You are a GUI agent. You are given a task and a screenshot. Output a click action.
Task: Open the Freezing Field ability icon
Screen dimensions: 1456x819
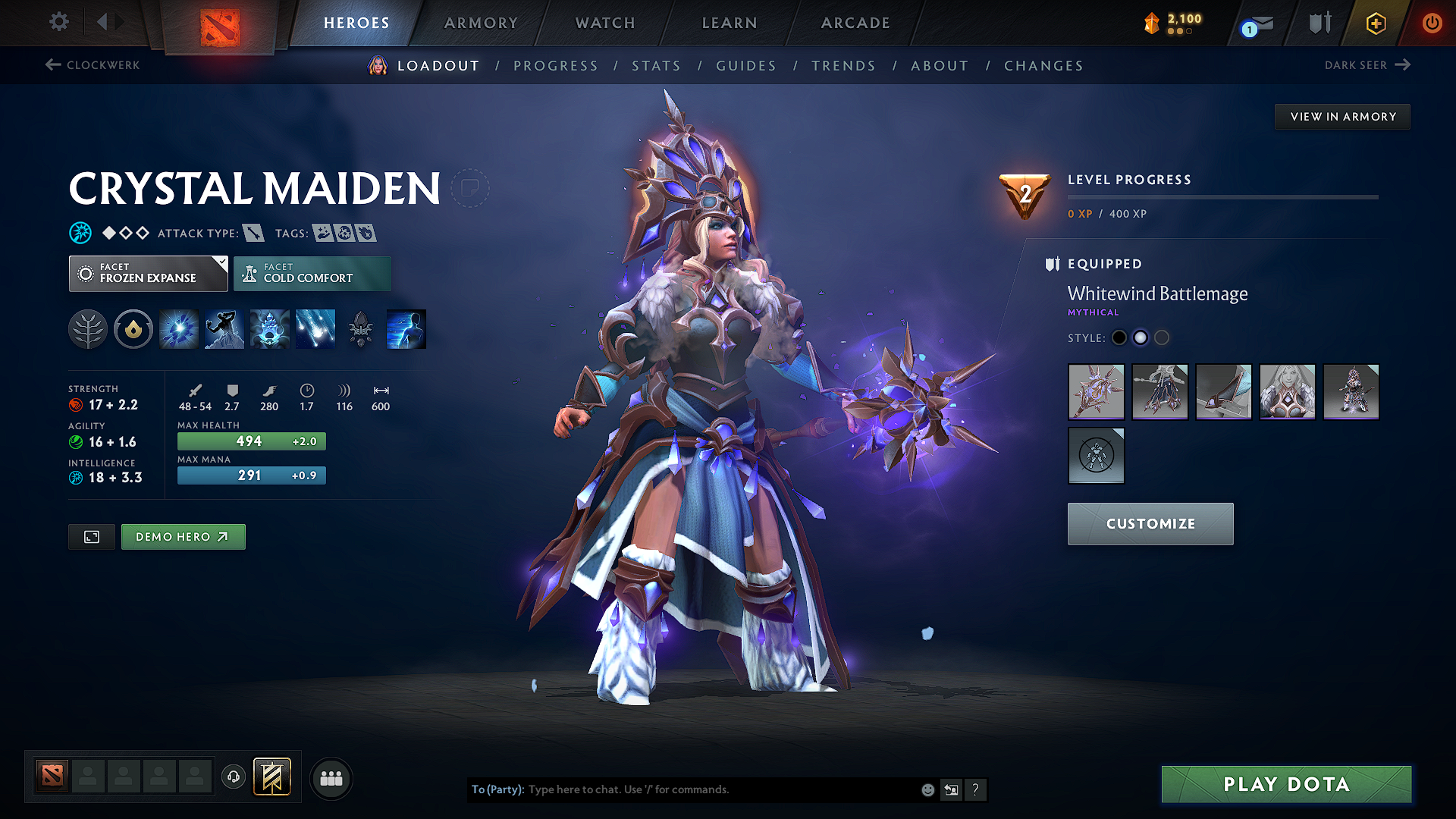[315, 328]
